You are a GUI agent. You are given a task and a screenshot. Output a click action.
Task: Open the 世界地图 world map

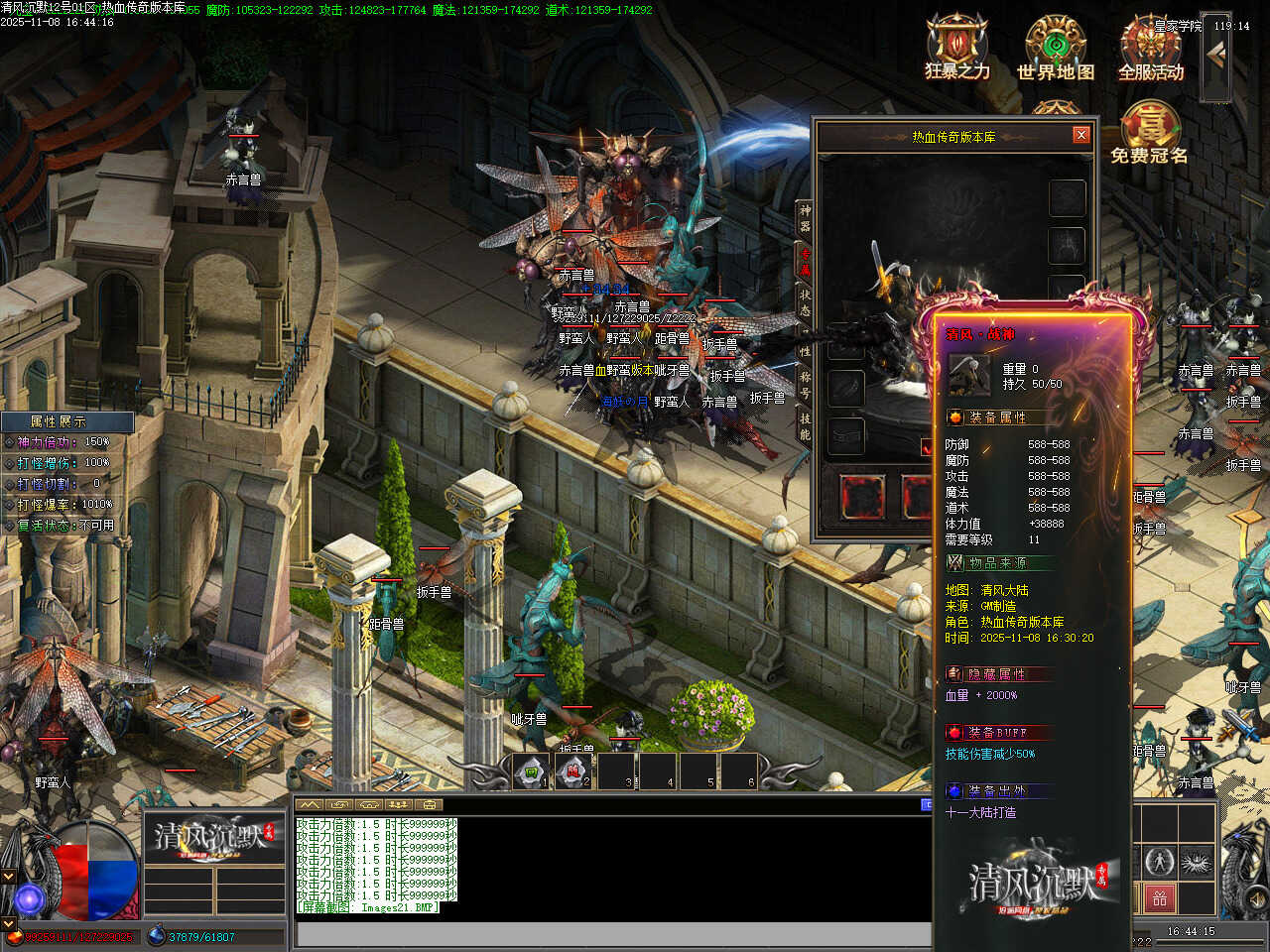[1056, 46]
